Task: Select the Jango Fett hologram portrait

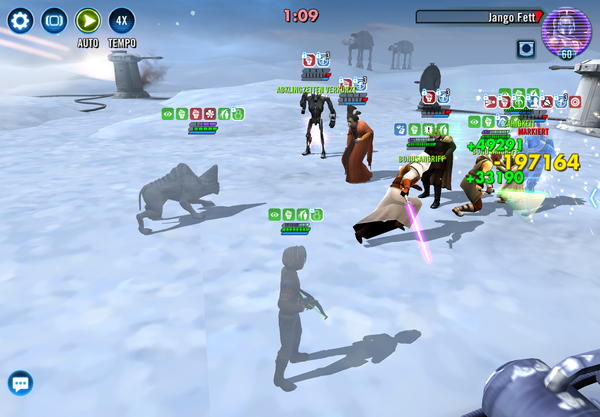Action: tap(566, 30)
